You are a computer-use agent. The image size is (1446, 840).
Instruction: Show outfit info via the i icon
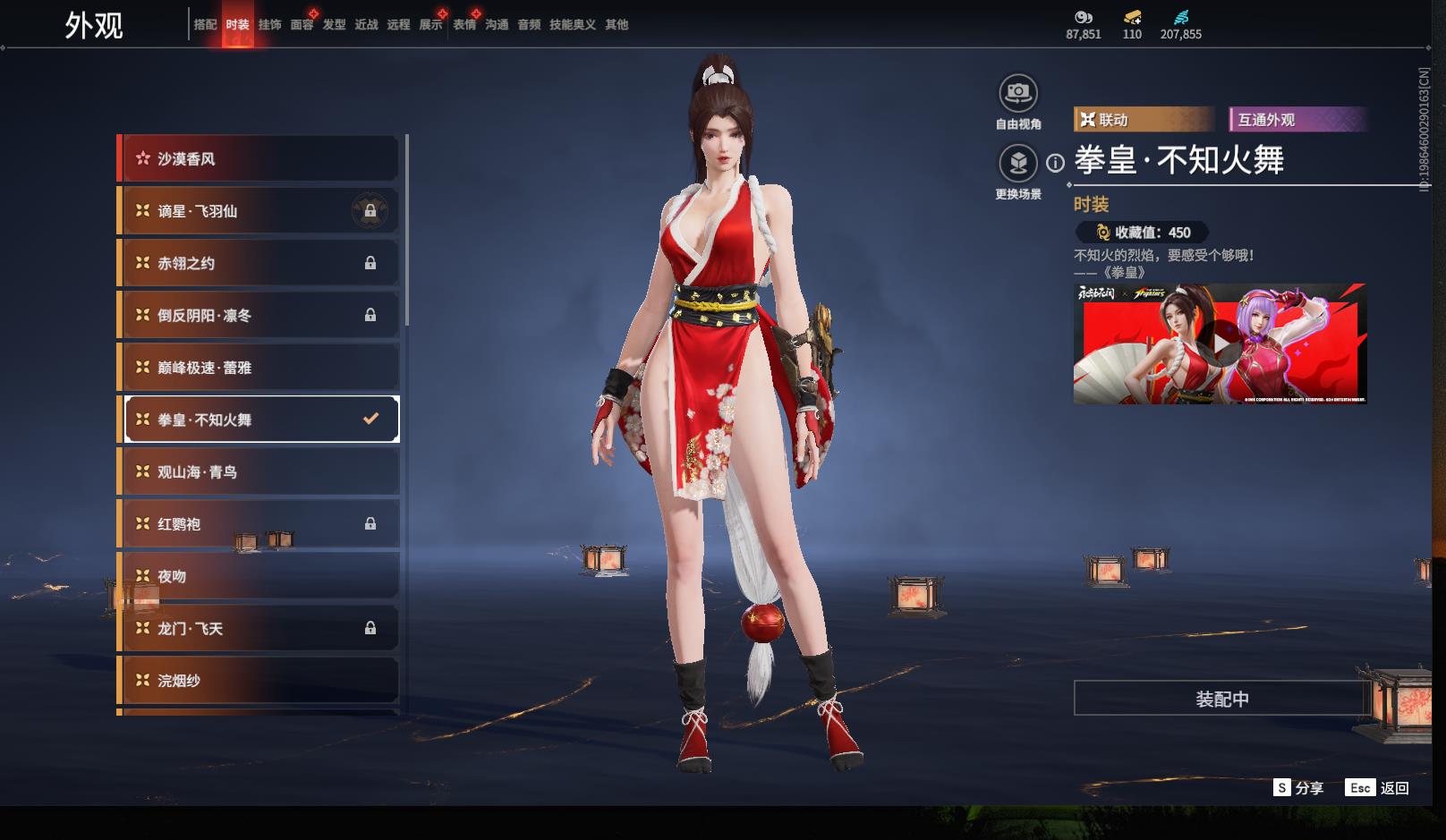[x=1056, y=163]
